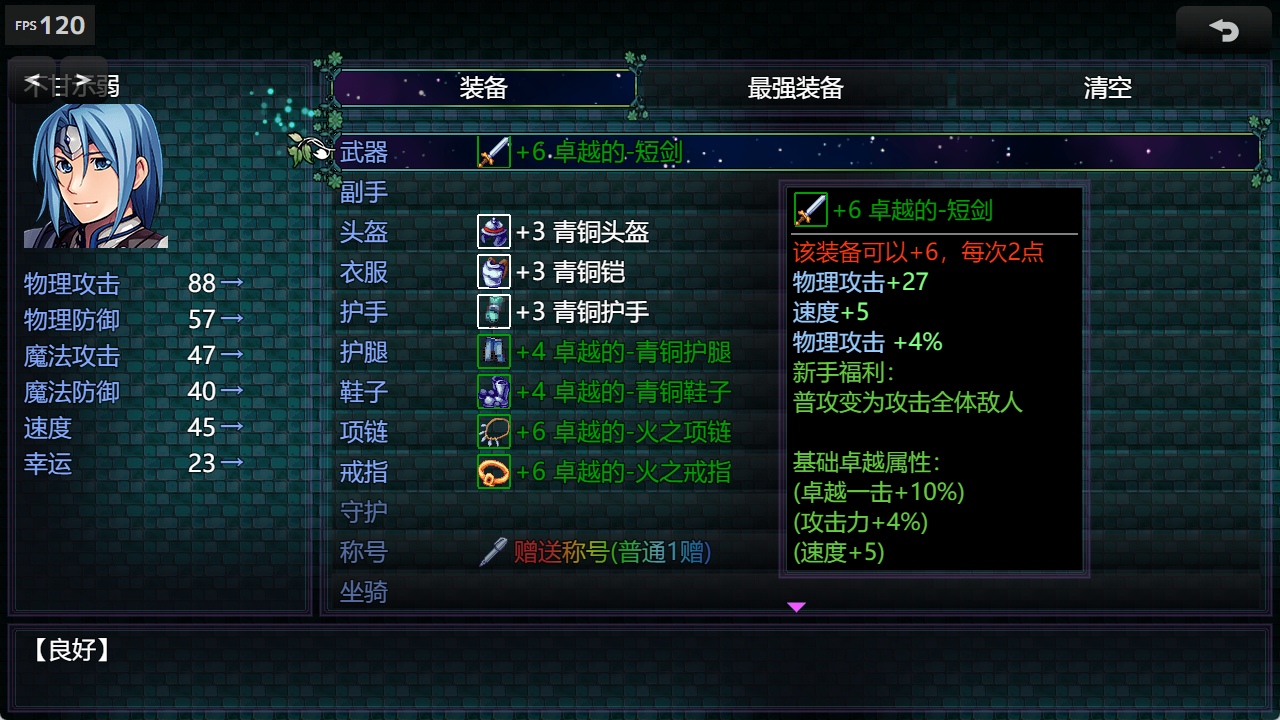1280x720 pixels.
Task: Click the 青铜护手 gauntlet icon
Action: [493, 311]
